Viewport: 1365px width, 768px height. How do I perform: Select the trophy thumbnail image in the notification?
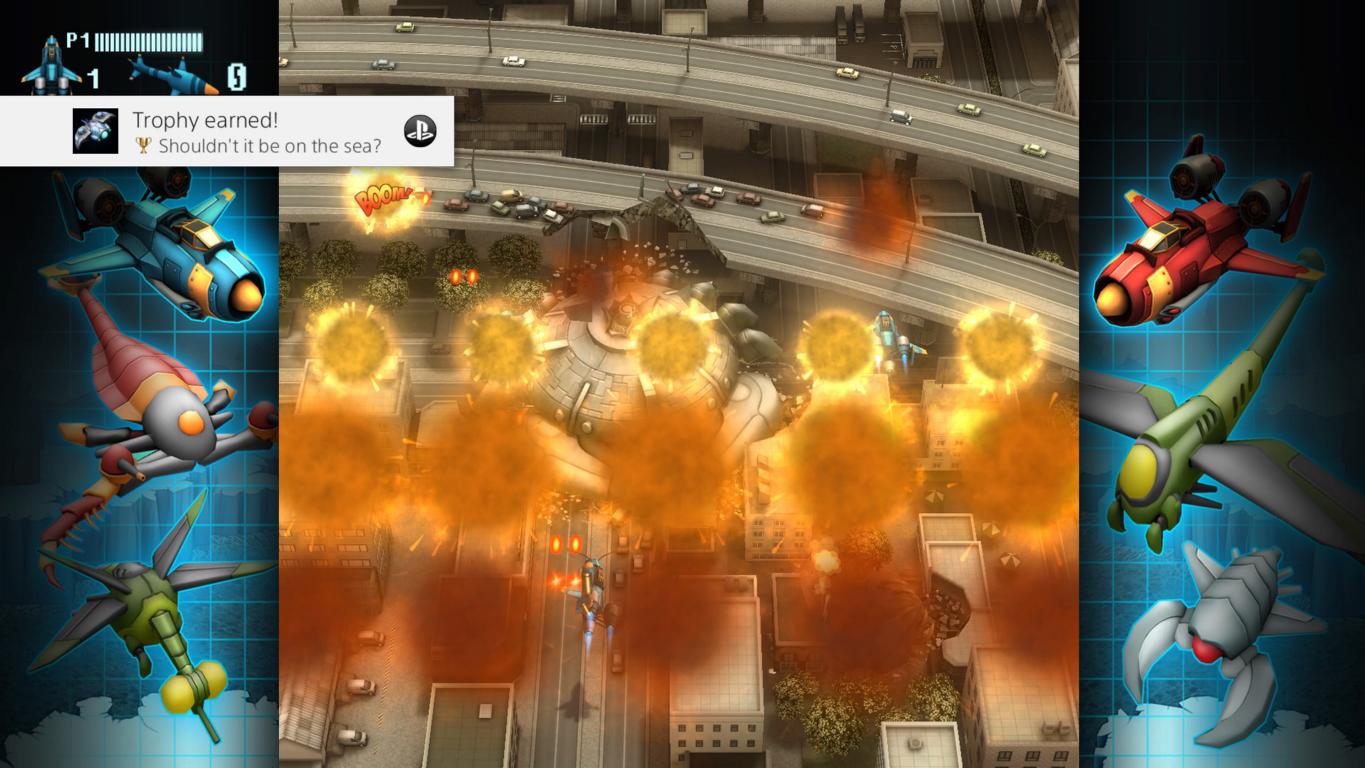coord(96,131)
